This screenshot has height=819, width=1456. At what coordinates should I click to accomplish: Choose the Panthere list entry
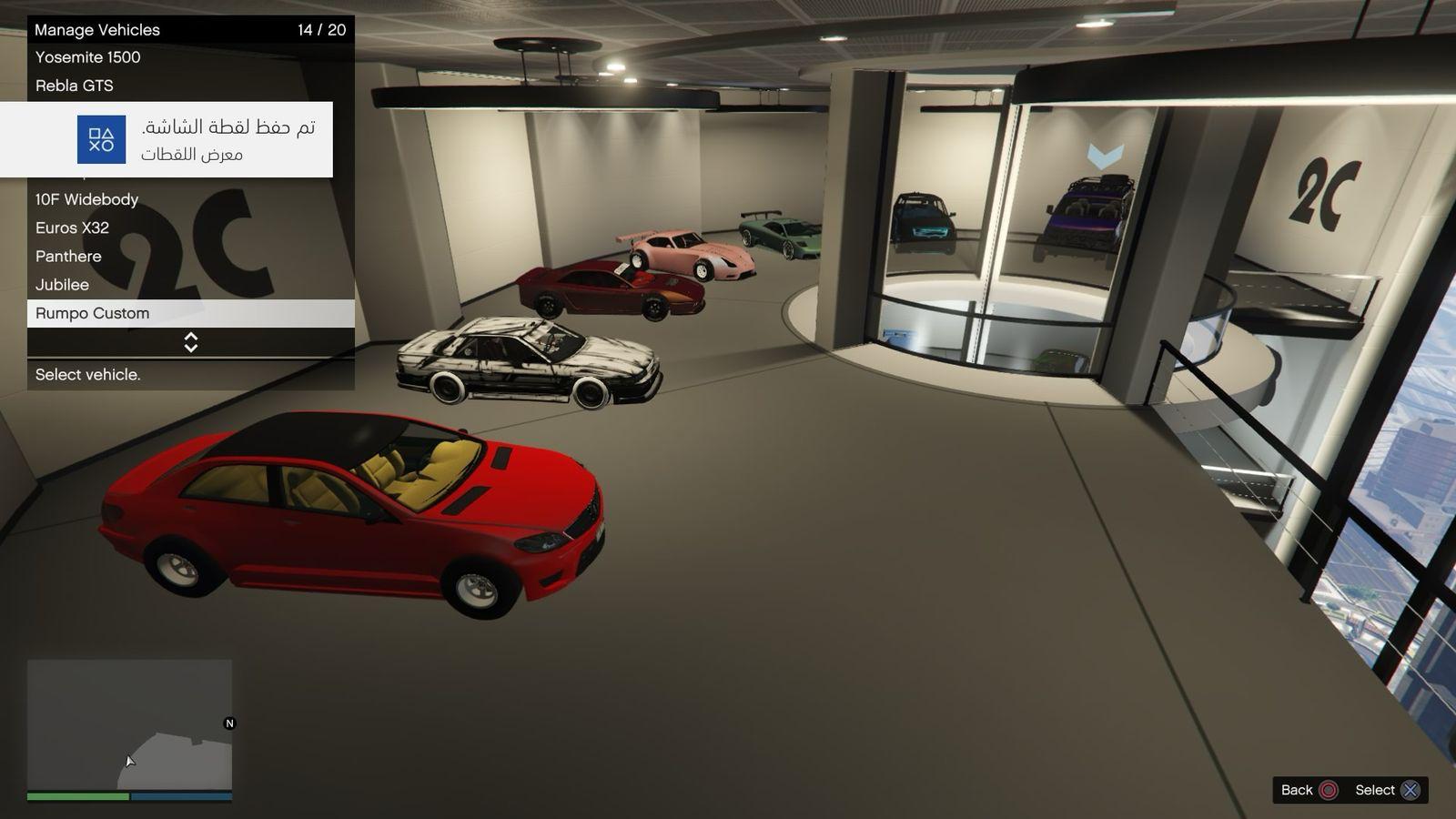(69, 257)
